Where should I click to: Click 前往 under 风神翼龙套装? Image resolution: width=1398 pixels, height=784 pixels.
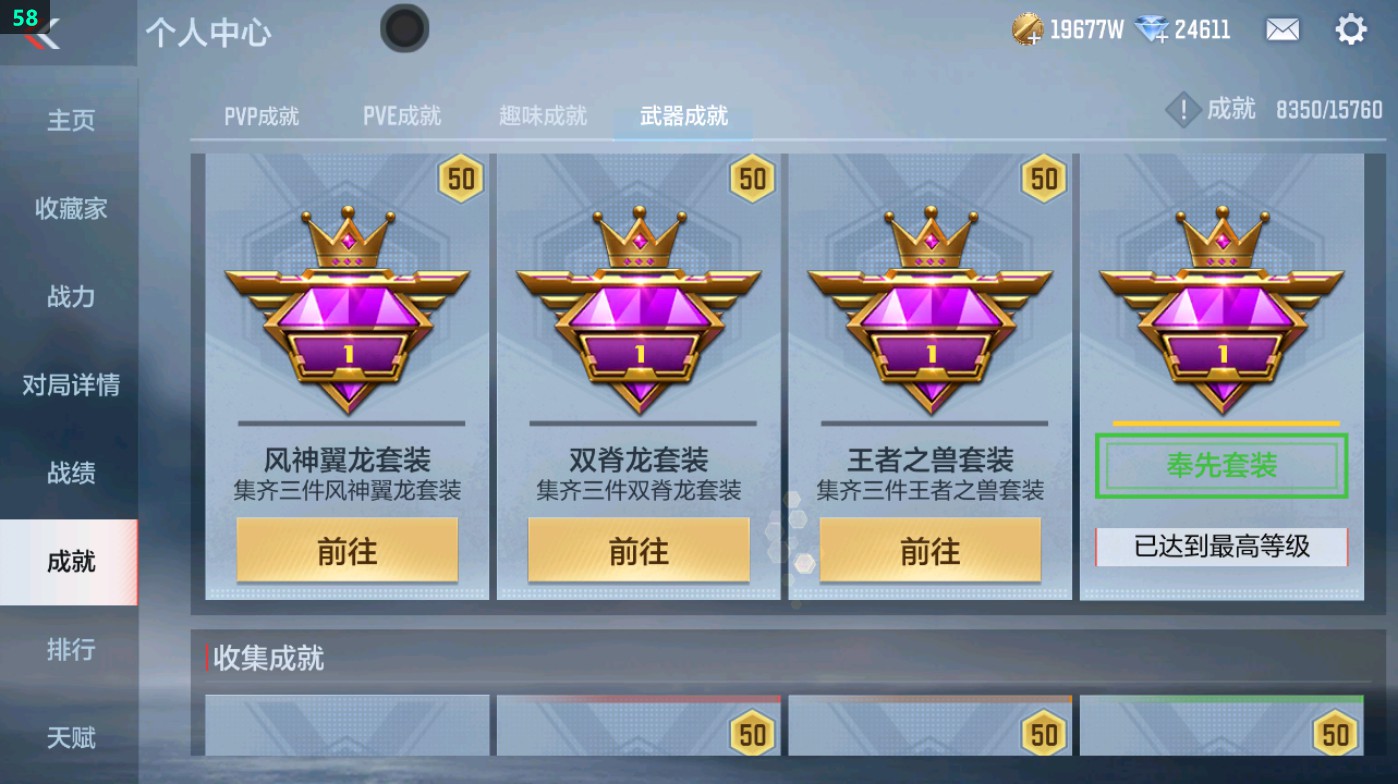tap(349, 550)
